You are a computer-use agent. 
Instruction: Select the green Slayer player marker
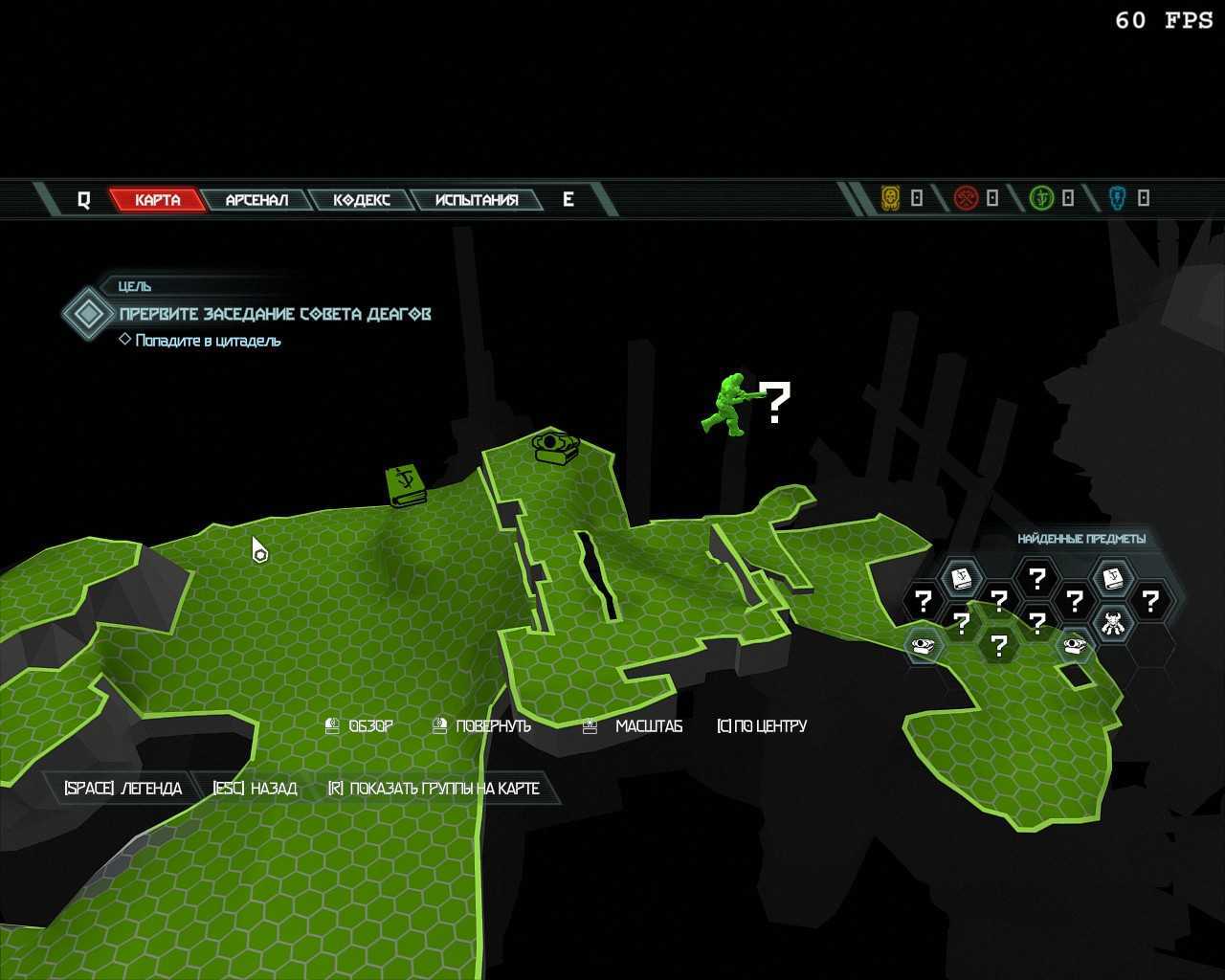[732, 405]
